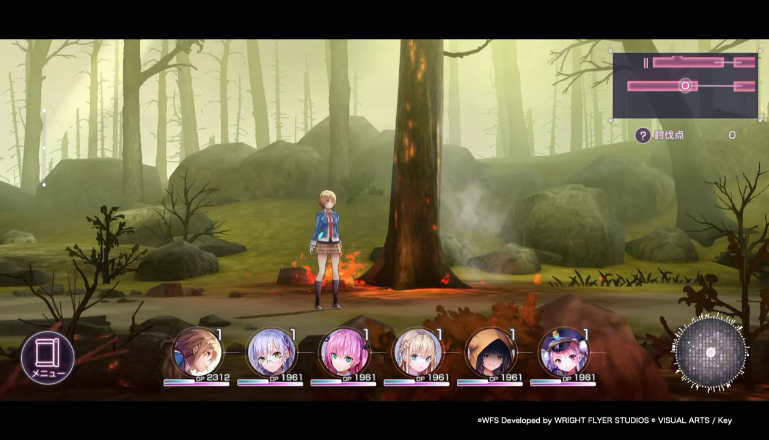The image size is (769, 440).
Task: Click the question mark beside 討伐点
Action: point(643,135)
